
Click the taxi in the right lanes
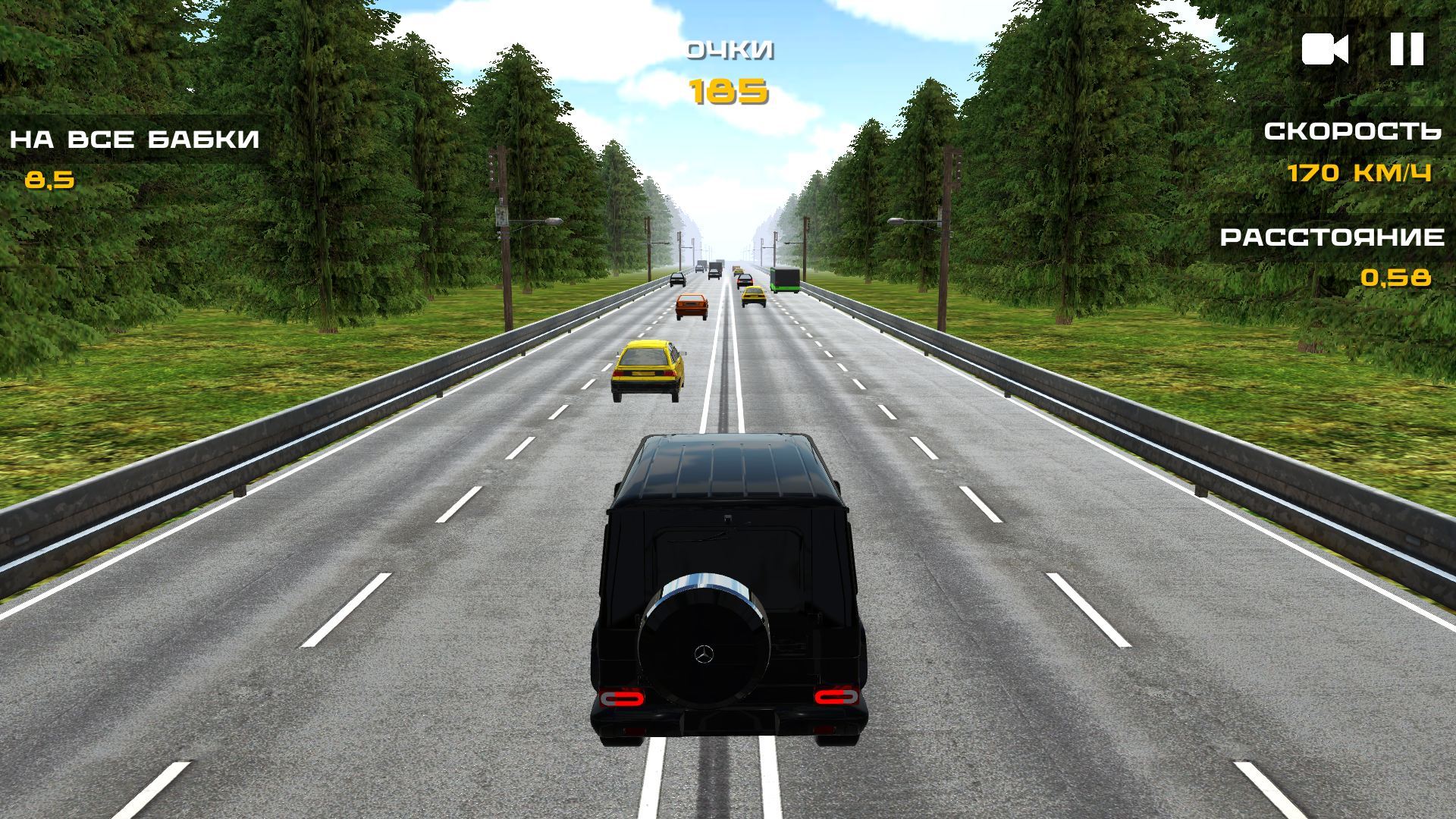pos(753,296)
